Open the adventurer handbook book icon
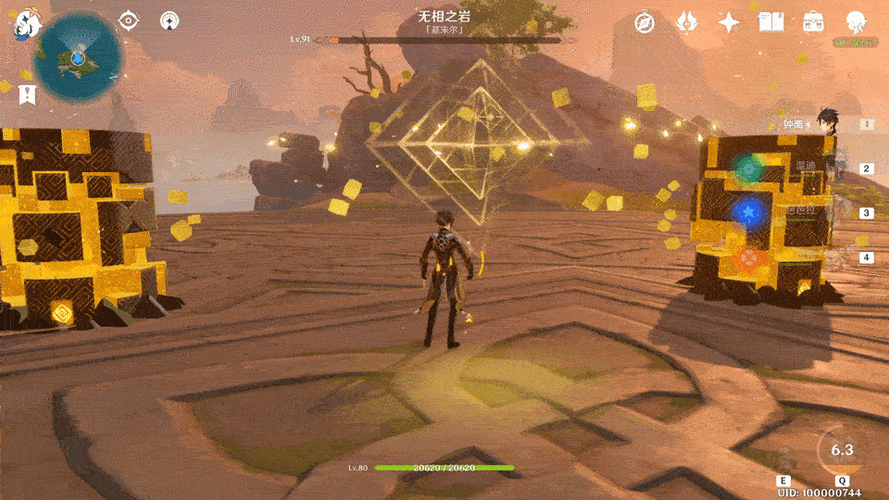 [771, 22]
